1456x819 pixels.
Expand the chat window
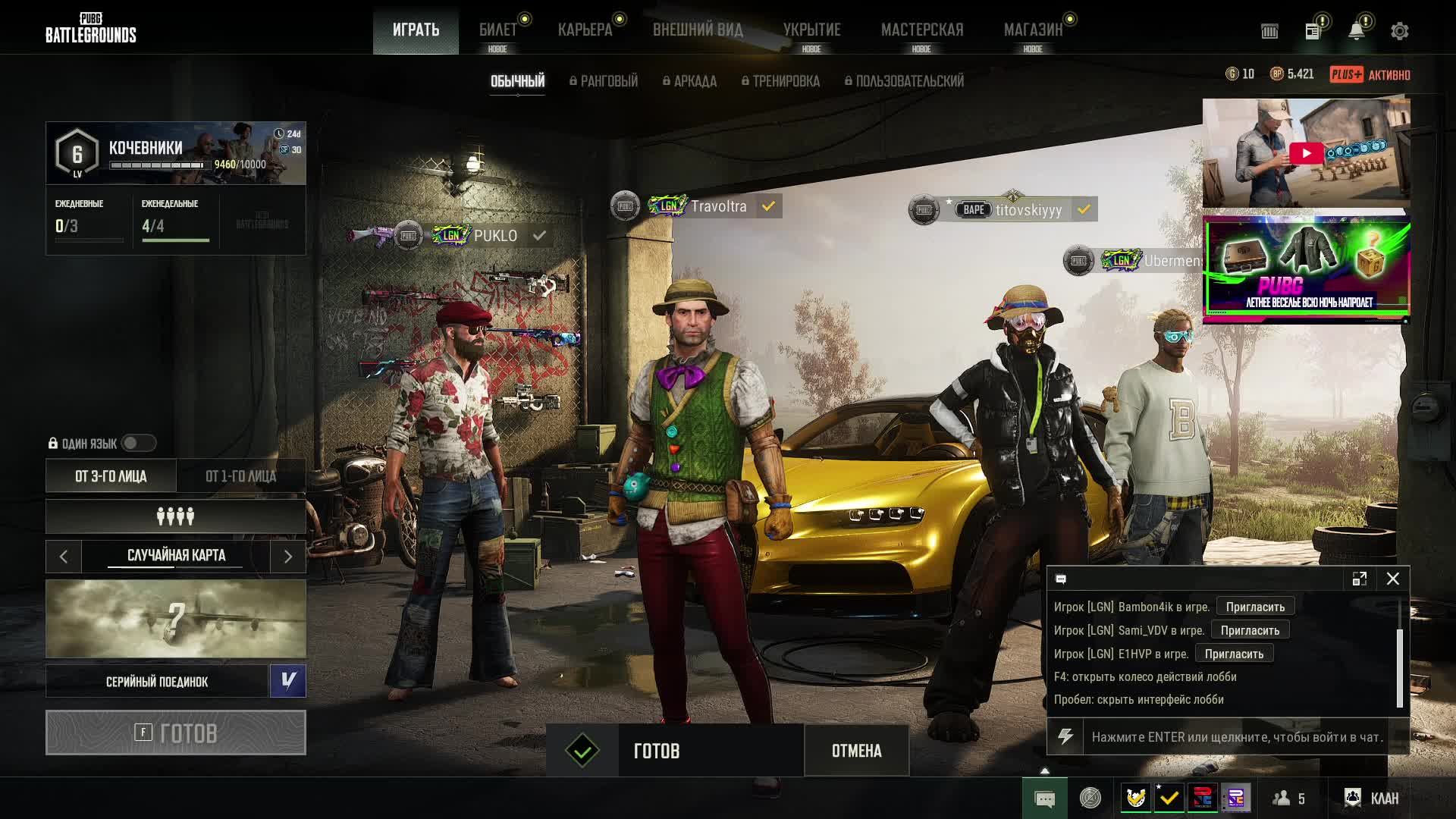(x=1359, y=579)
